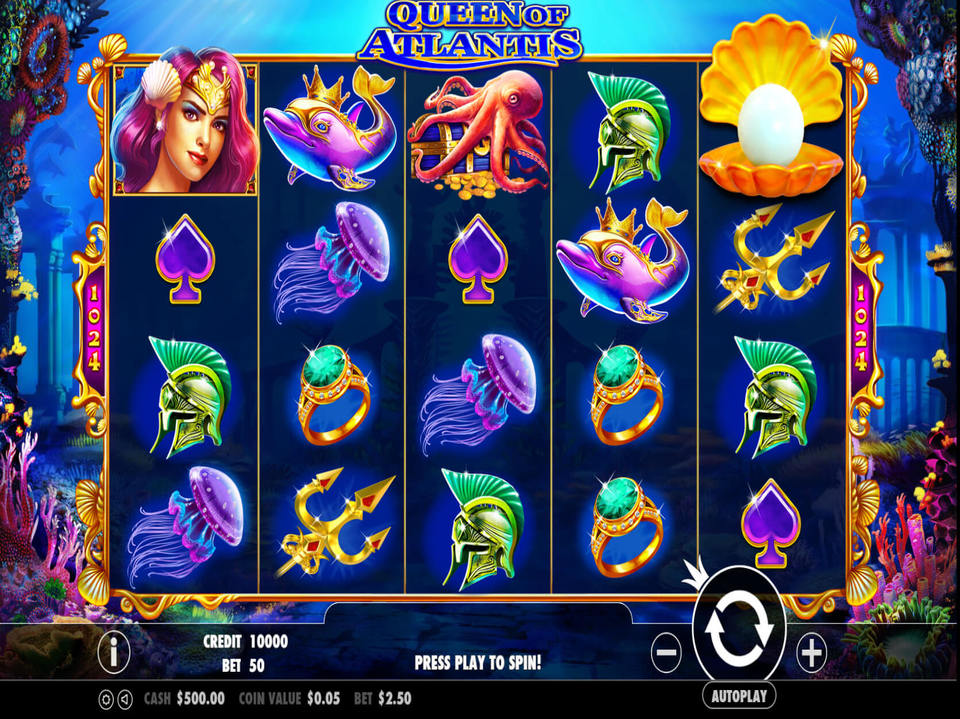This screenshot has width=960, height=719.
Task: Decrease the bet with the minus button
Action: coord(666,653)
